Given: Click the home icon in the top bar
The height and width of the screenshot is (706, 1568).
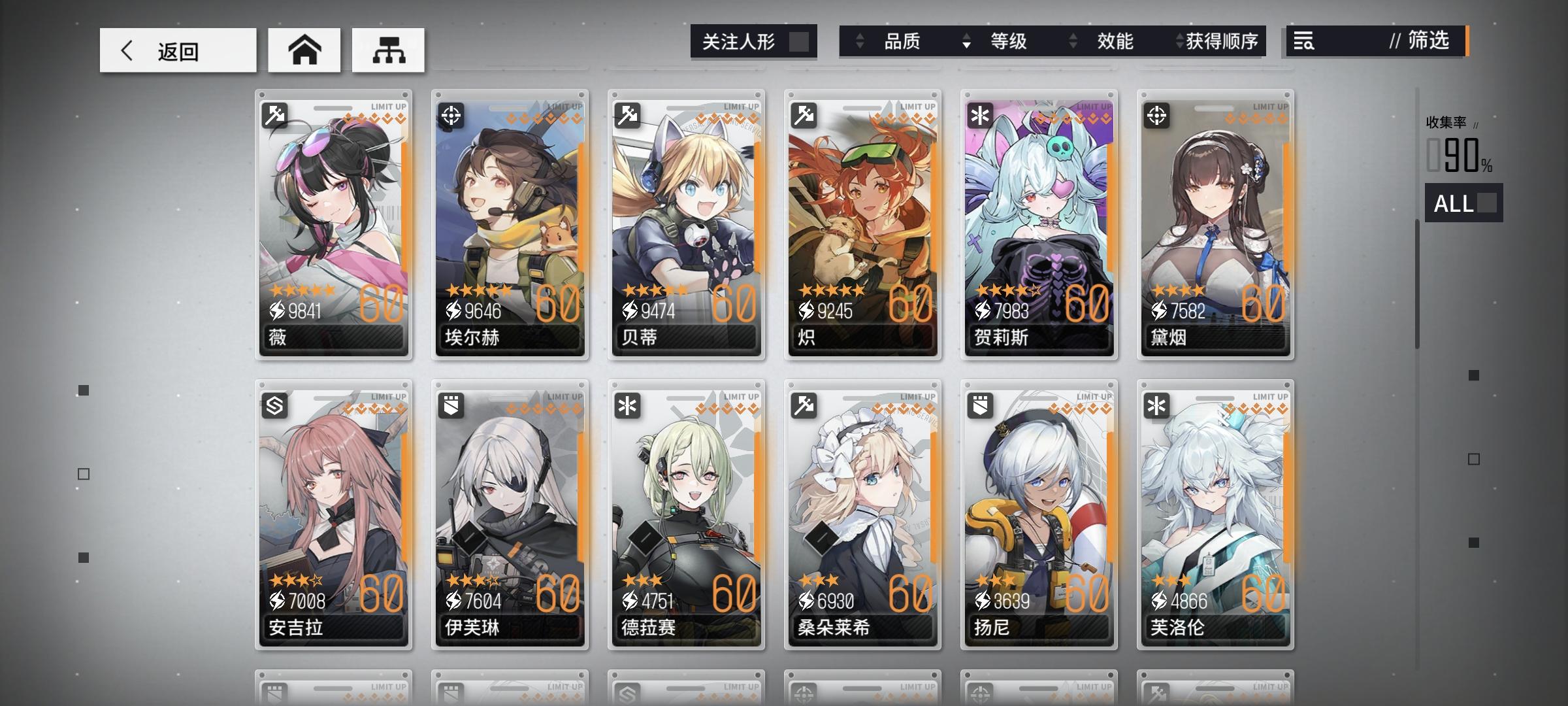Looking at the screenshot, I should coord(304,50).
